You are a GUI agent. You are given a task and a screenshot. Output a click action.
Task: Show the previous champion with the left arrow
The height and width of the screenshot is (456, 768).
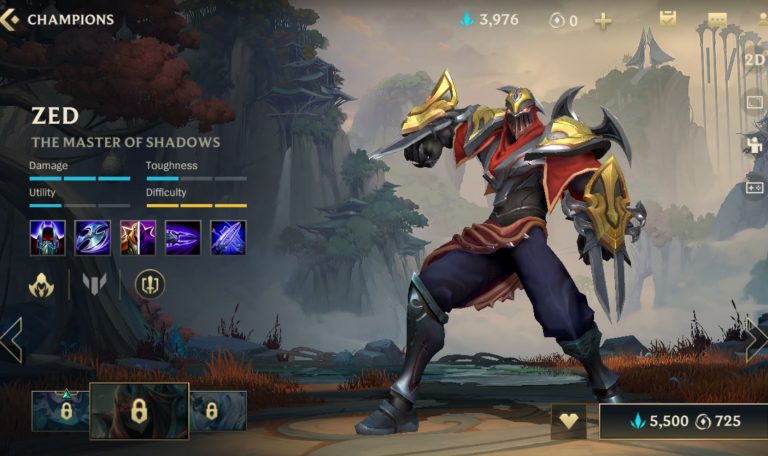[11, 340]
